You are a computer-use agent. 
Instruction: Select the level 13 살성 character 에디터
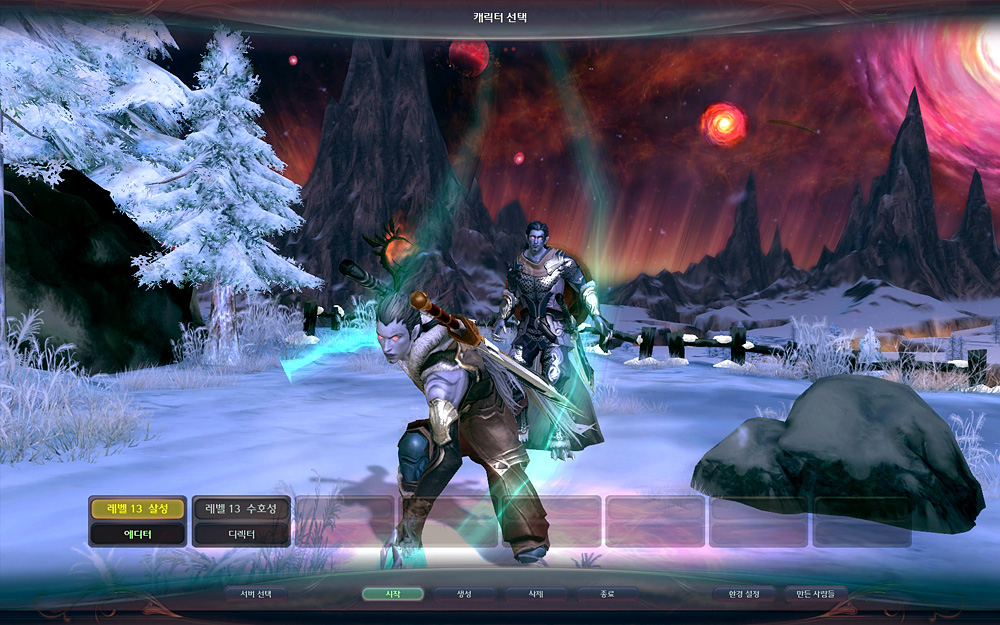138,521
